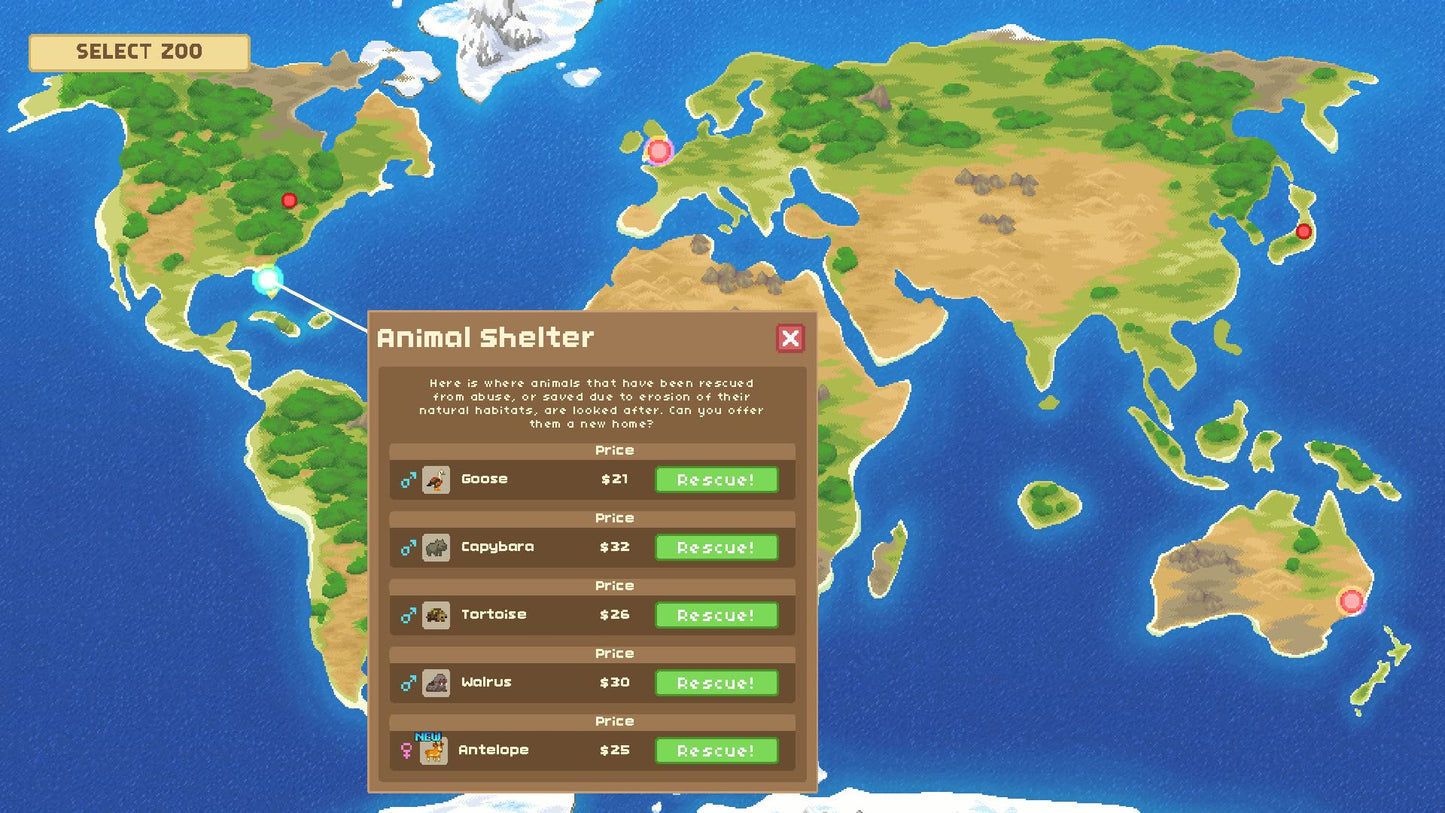Screen dimensions: 1445x813
Task: Click the $30 price label for Walrus
Action: tap(614, 683)
